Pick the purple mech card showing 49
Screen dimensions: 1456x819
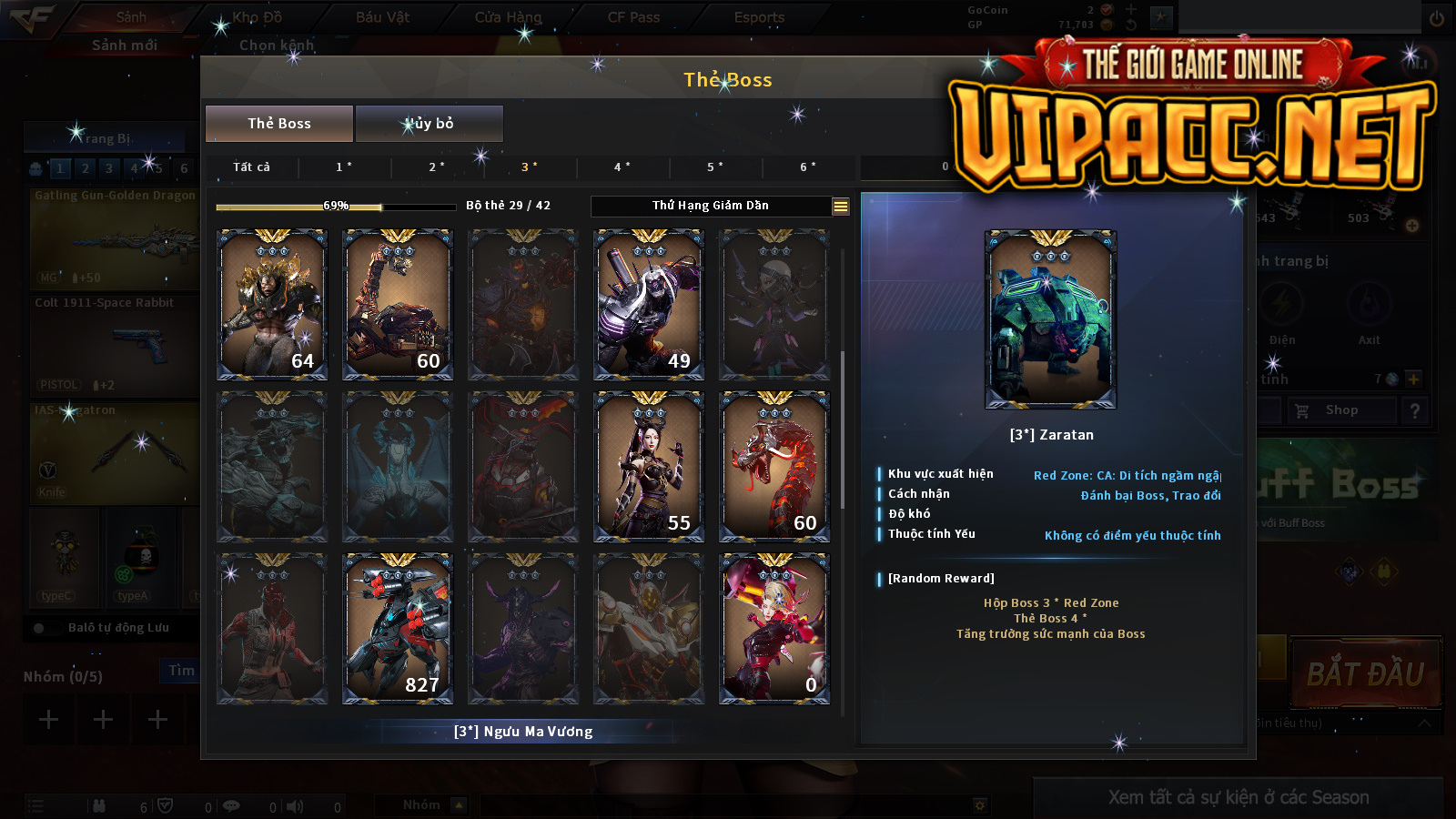(x=649, y=305)
